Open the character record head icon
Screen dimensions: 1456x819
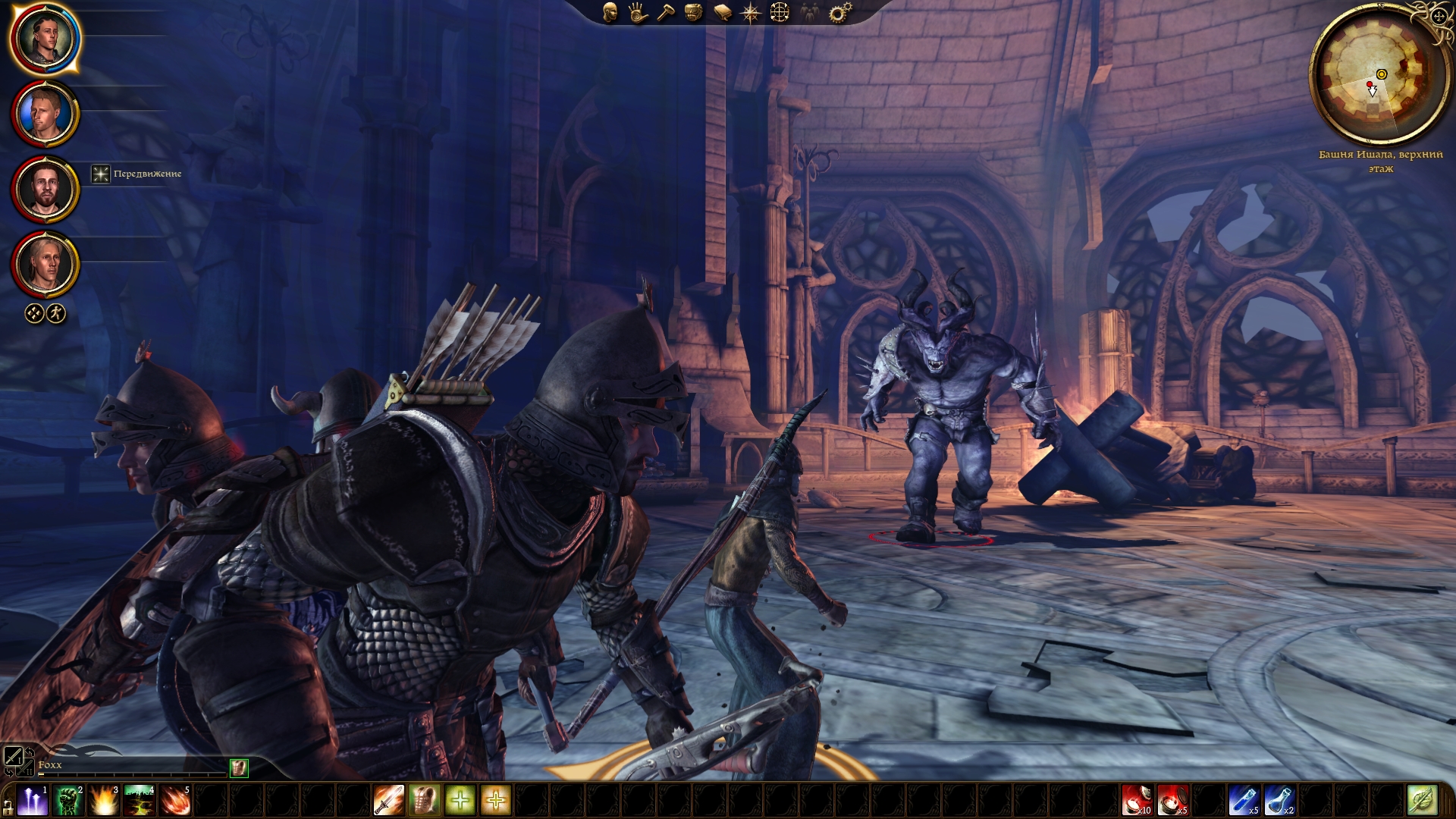point(610,12)
